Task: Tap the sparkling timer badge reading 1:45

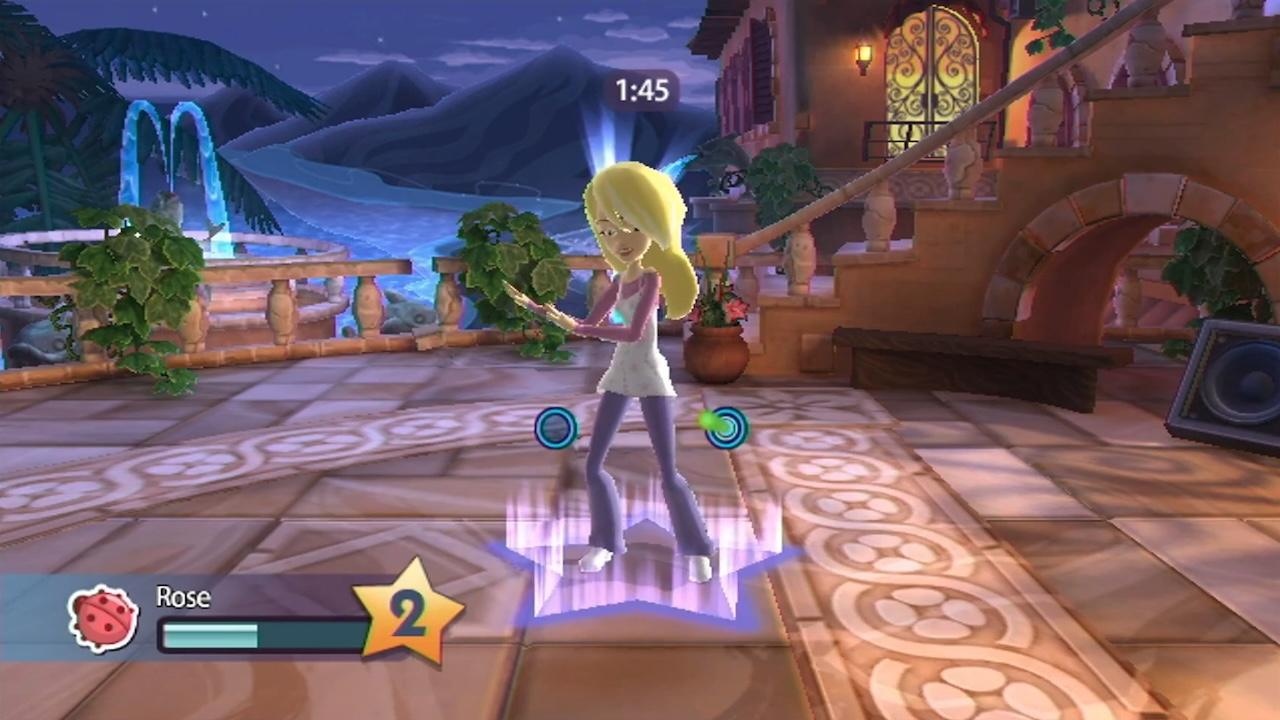Action: click(641, 91)
